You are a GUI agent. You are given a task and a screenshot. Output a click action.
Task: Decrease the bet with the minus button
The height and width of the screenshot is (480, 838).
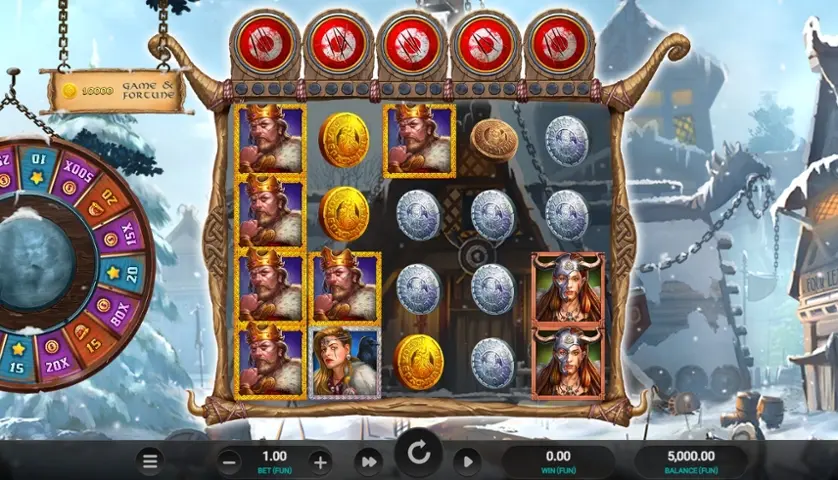tap(229, 462)
